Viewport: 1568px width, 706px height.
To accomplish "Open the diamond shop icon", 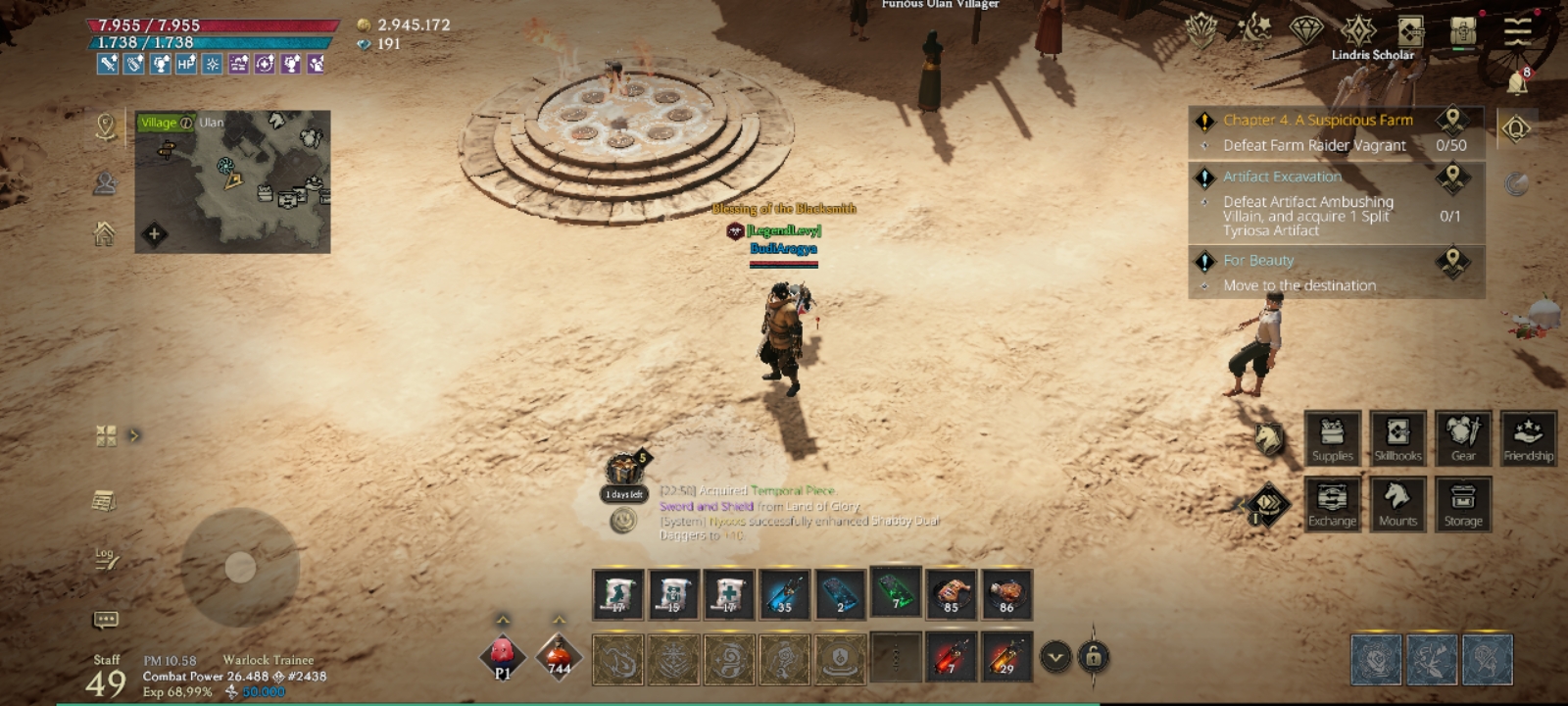I will tap(1305, 29).
